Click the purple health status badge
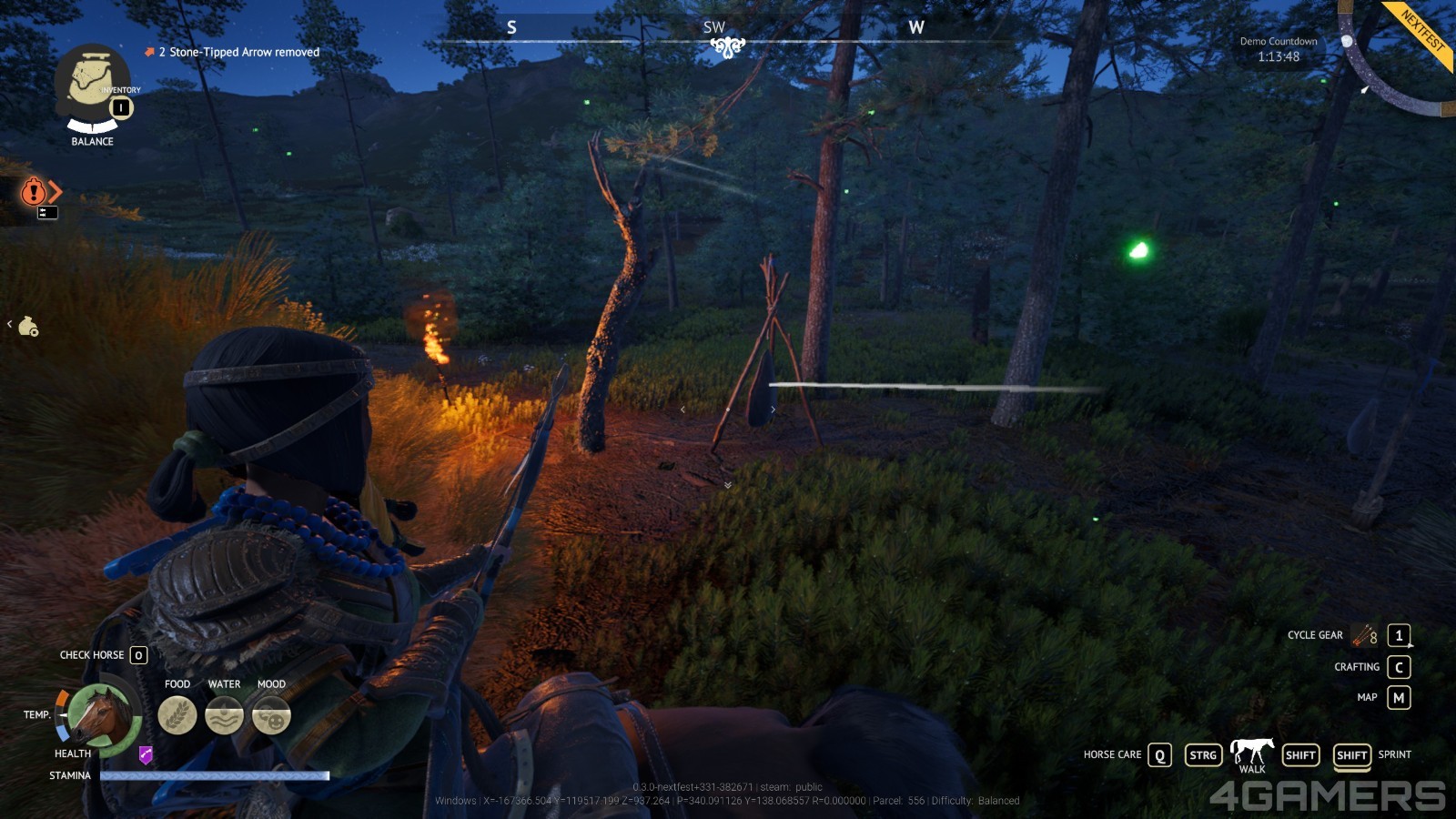Image resolution: width=1456 pixels, height=819 pixels. [x=146, y=754]
